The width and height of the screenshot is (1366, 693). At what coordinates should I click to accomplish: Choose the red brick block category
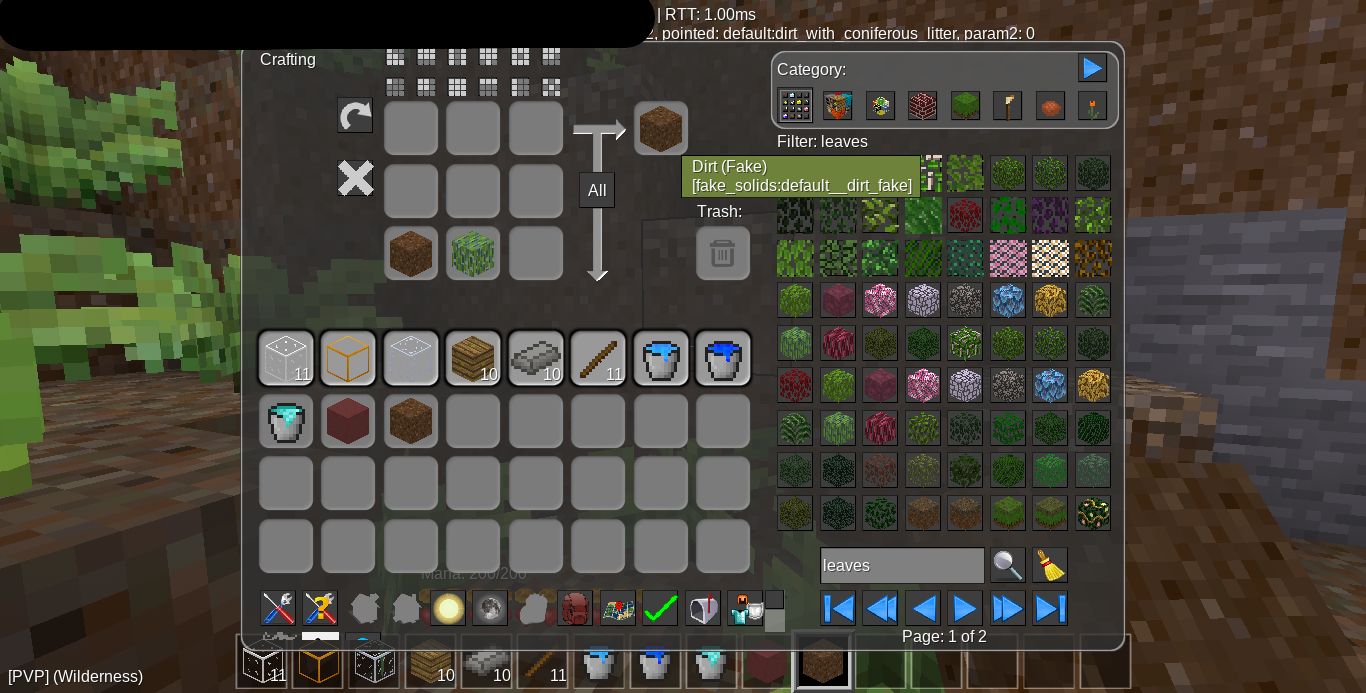coord(922,106)
